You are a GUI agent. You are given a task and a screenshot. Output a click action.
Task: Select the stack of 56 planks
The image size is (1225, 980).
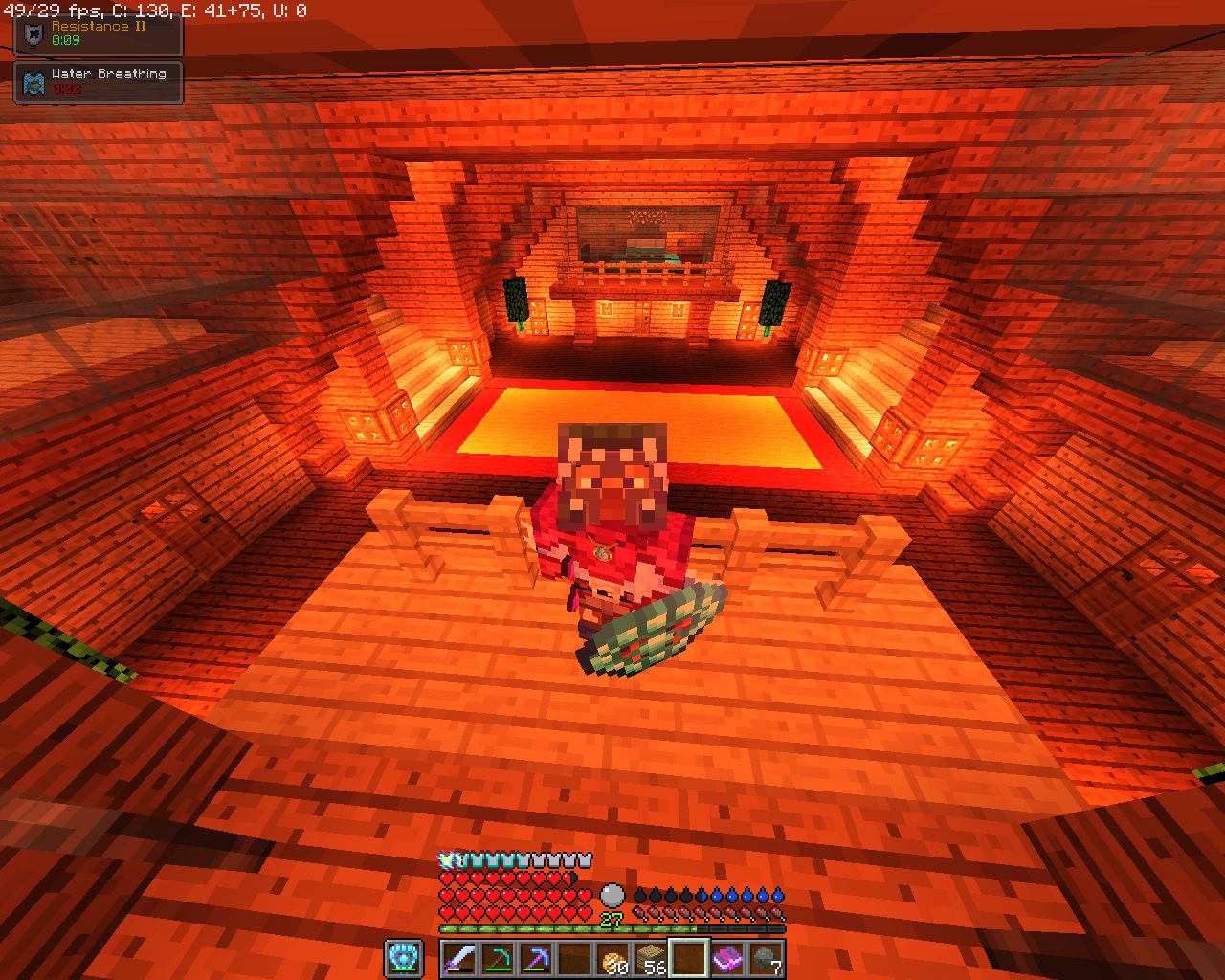click(x=651, y=960)
